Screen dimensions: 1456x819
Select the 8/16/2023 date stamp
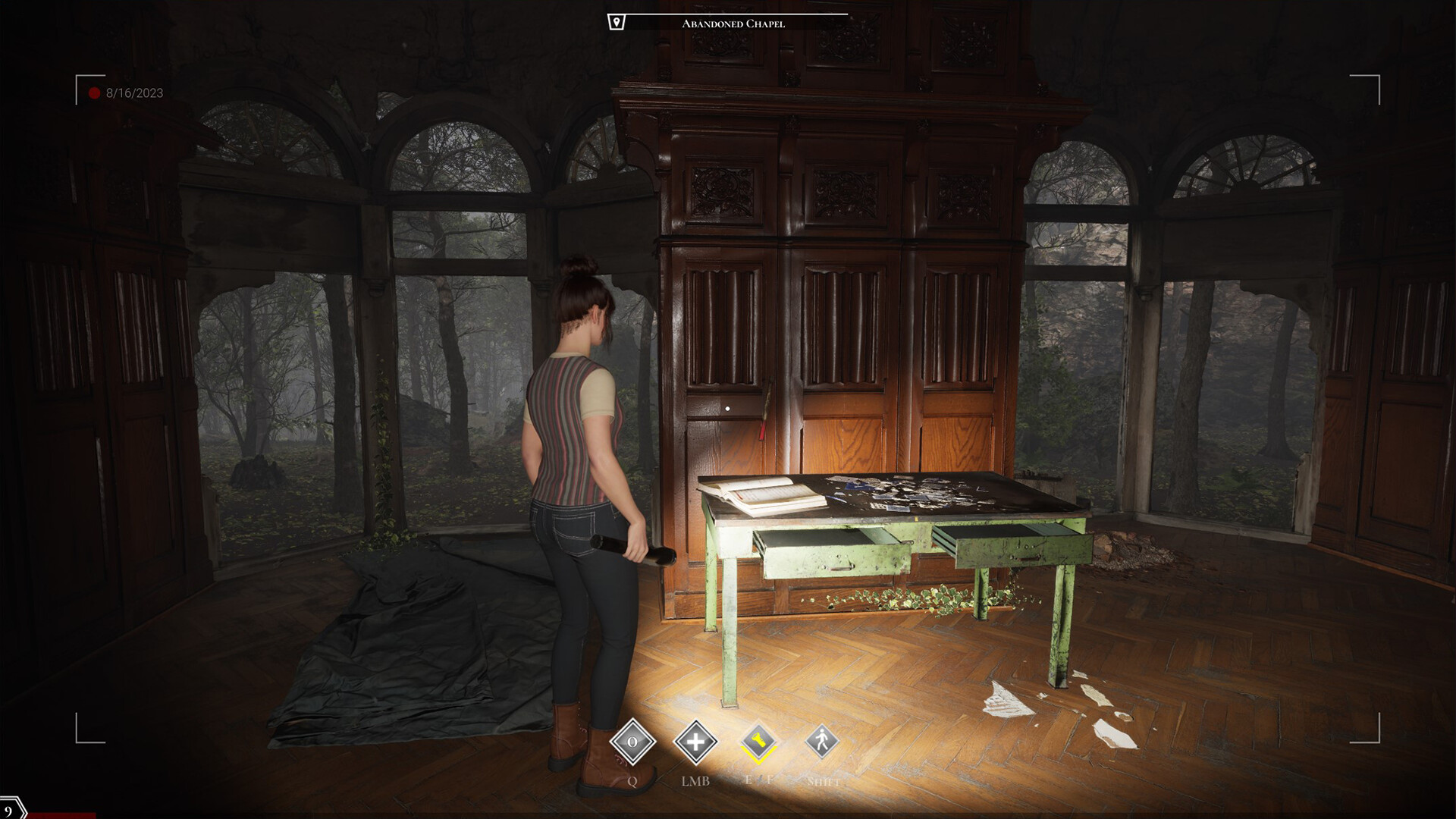pyautogui.click(x=135, y=93)
